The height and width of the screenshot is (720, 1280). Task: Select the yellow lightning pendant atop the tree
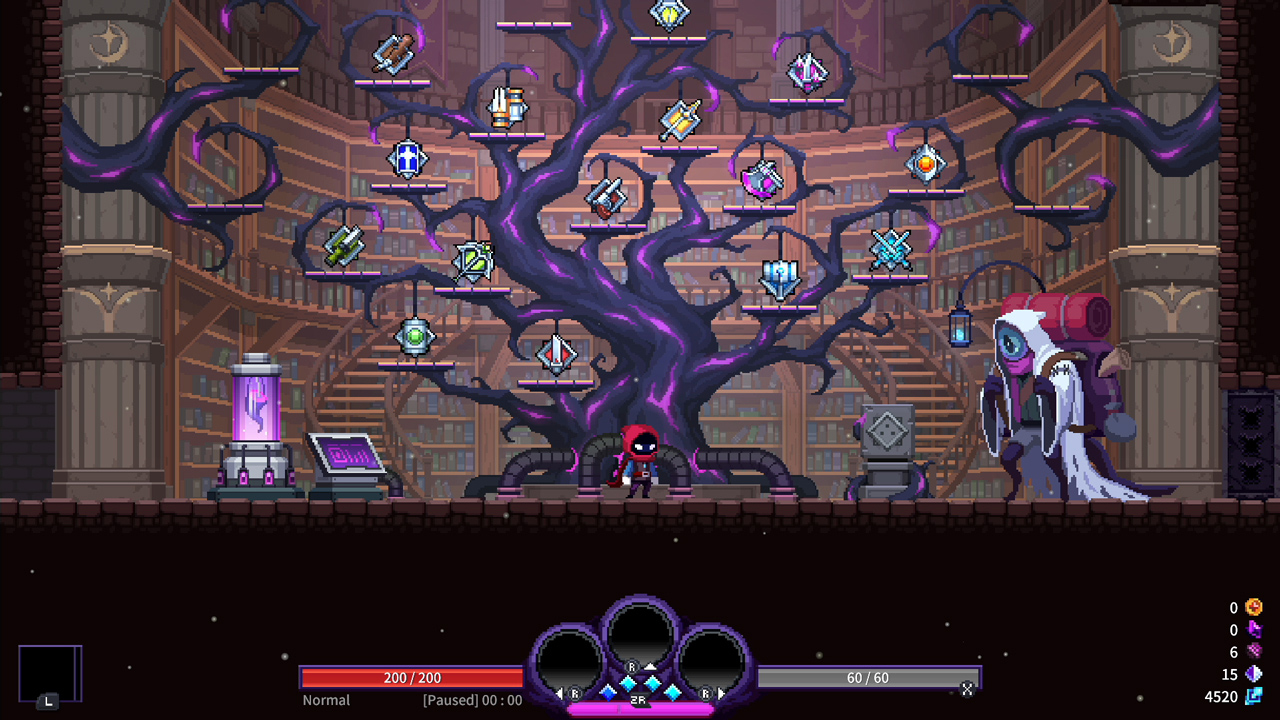[x=670, y=15]
